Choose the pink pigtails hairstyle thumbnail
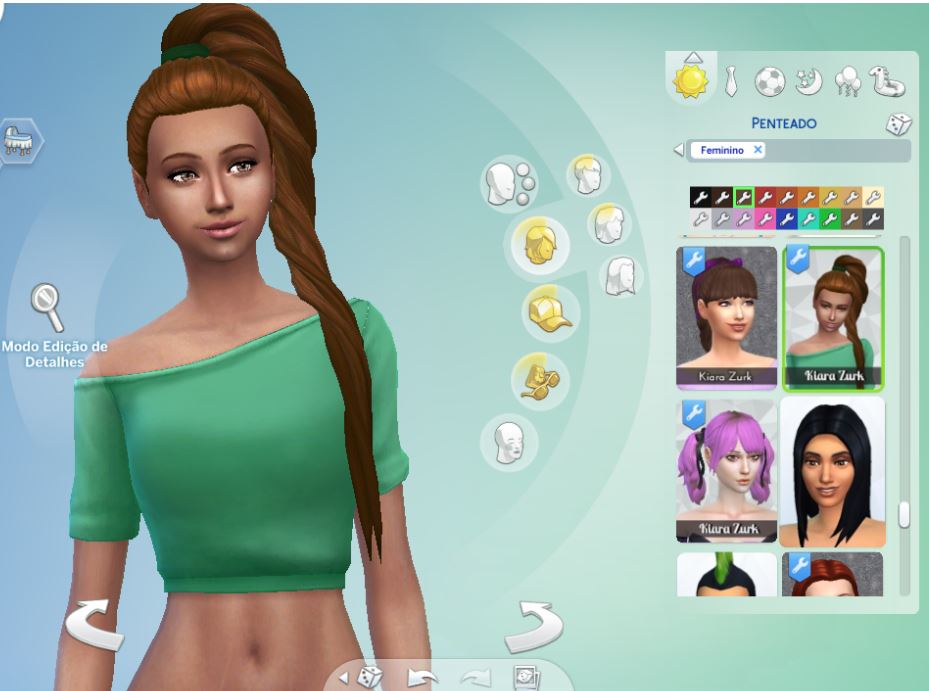 click(727, 470)
